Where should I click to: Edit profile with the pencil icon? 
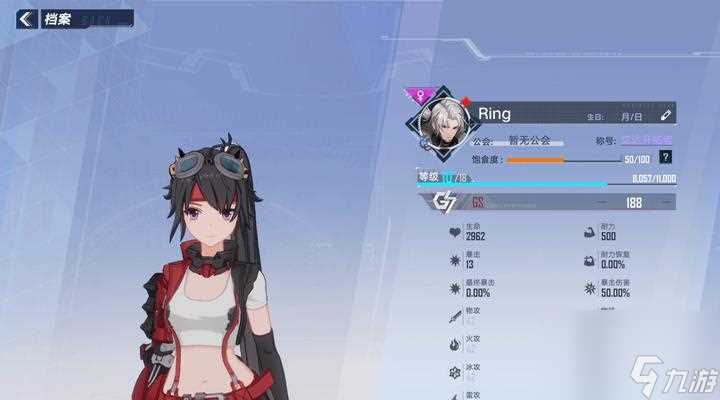coord(666,114)
